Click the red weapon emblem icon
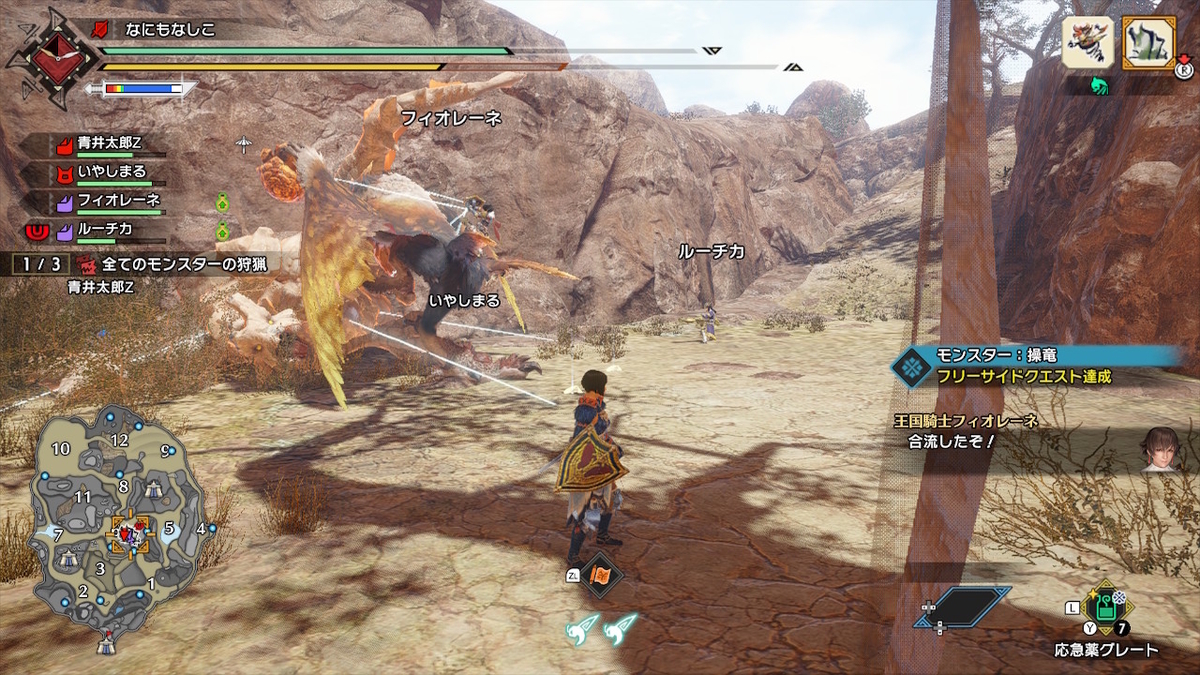The image size is (1200, 675). click(x=46, y=58)
